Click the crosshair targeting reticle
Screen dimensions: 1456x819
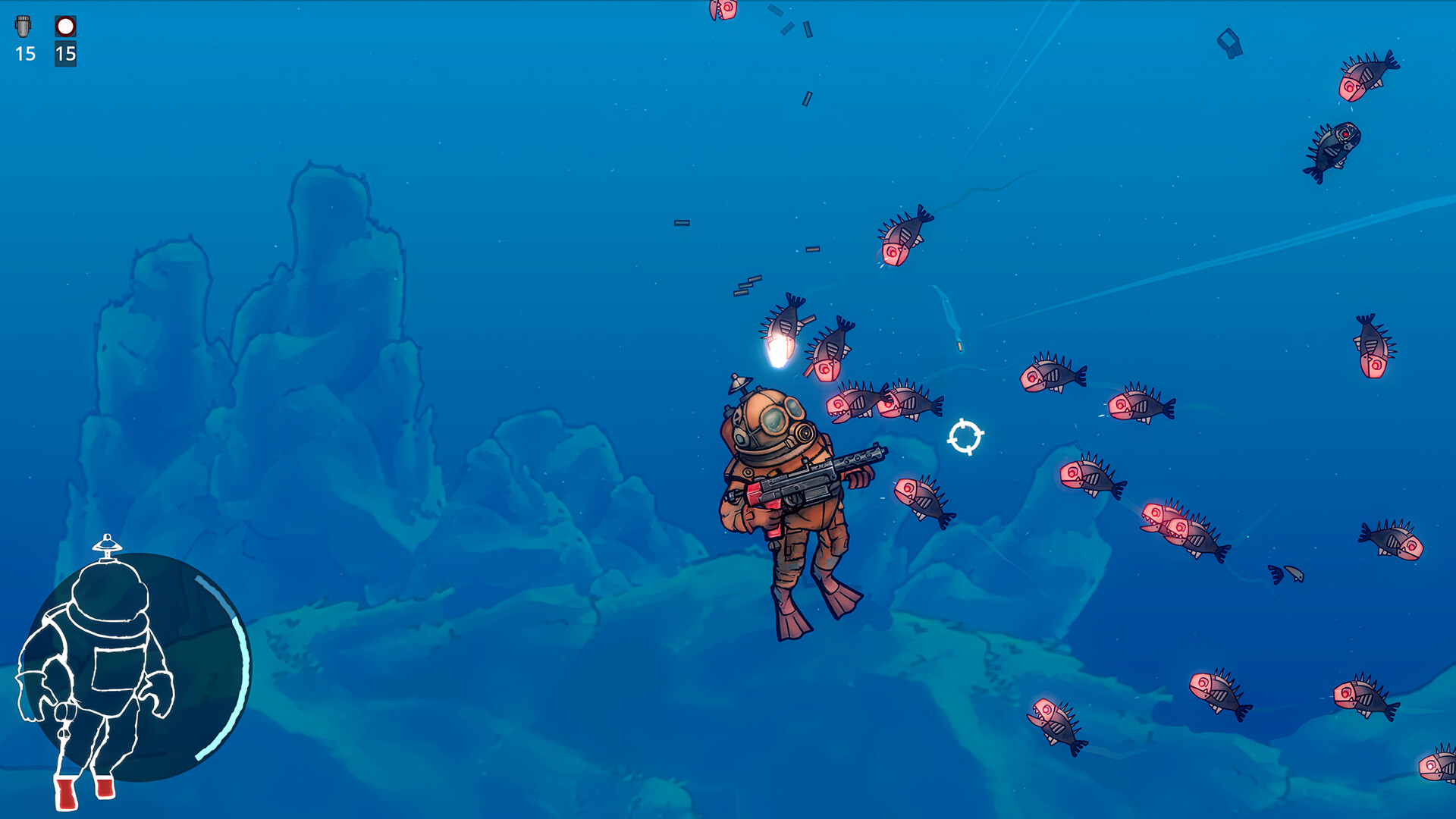click(965, 435)
